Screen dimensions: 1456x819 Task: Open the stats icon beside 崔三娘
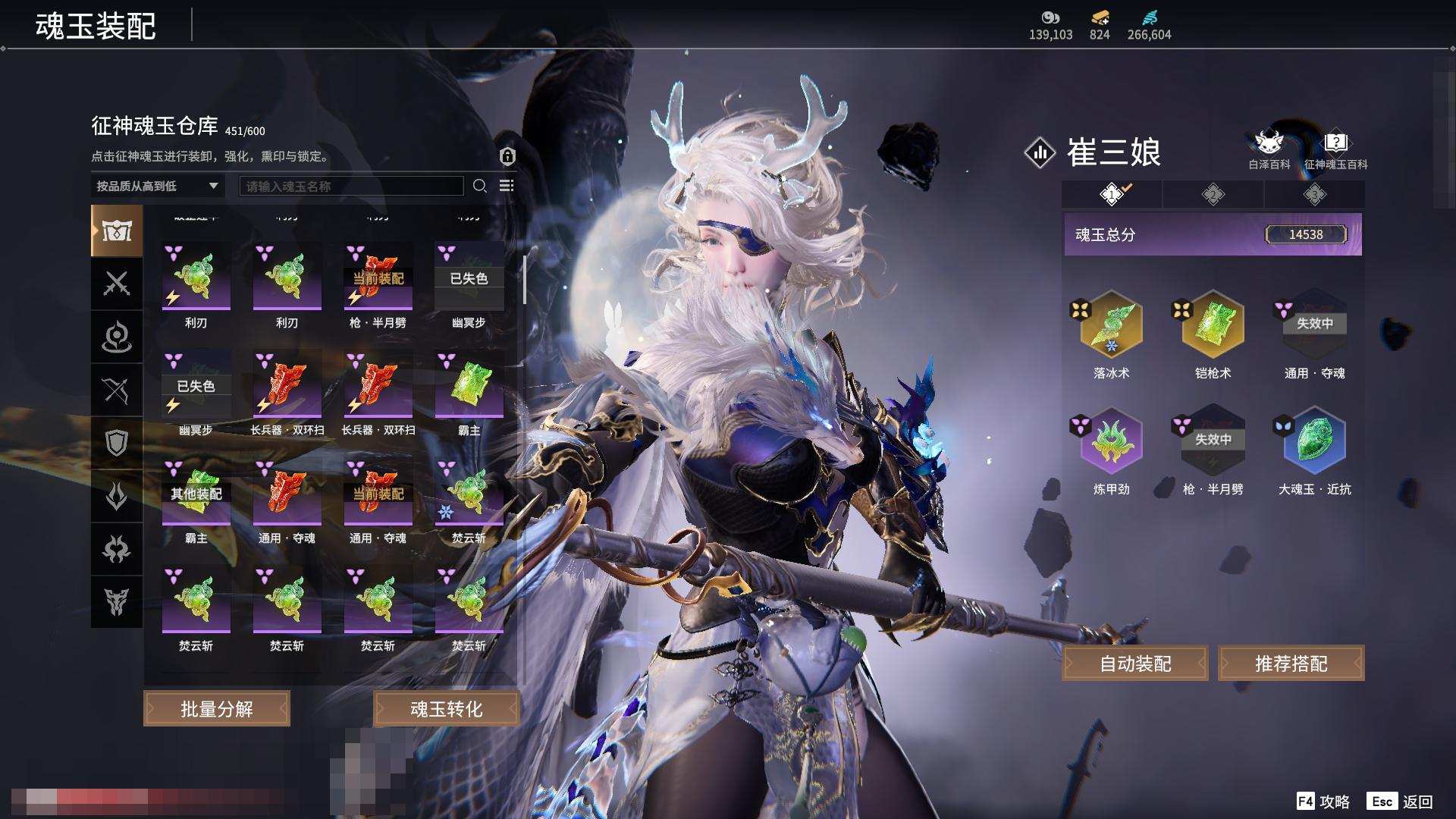pyautogui.click(x=1040, y=152)
